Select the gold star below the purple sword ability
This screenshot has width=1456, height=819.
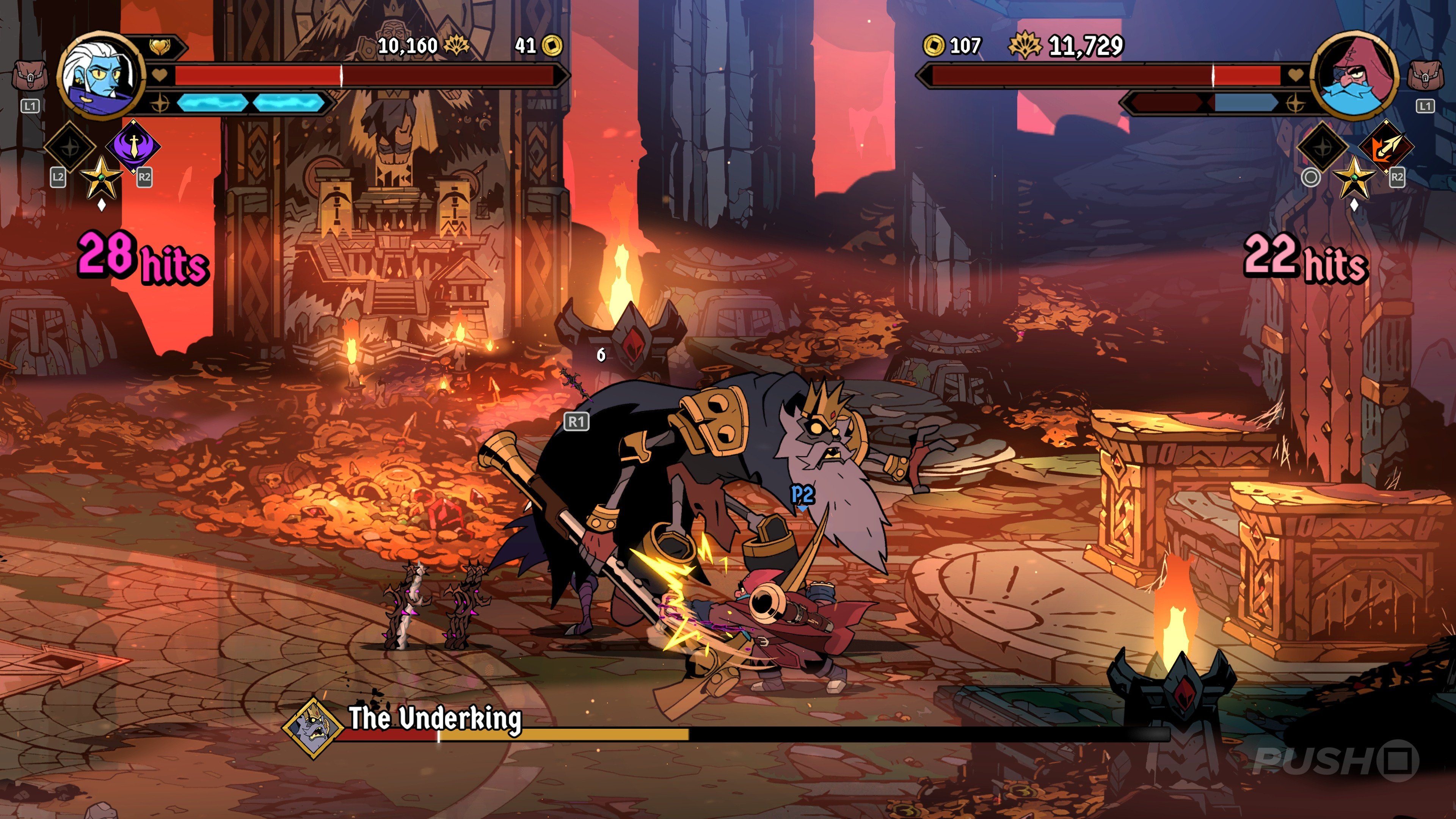[101, 177]
